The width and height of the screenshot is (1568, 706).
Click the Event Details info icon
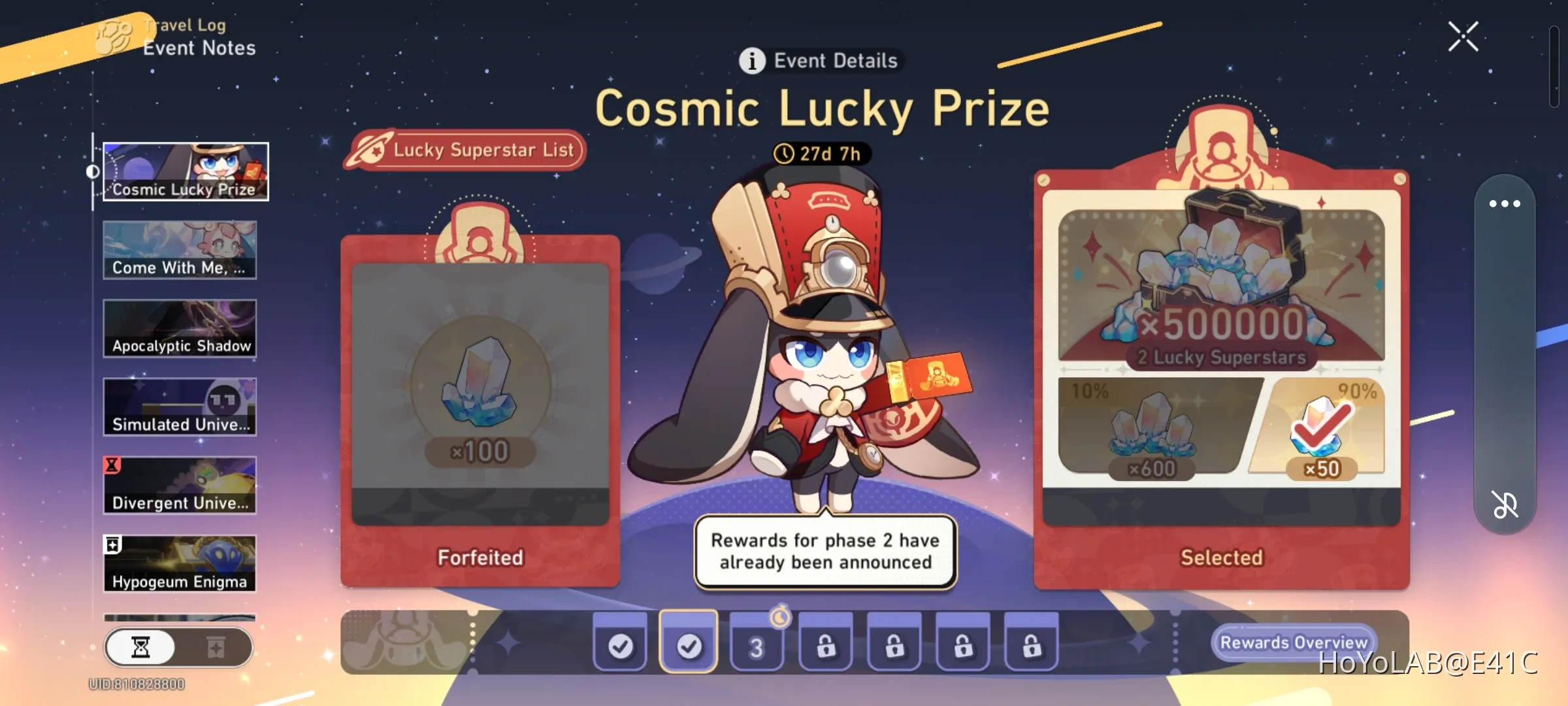753,61
